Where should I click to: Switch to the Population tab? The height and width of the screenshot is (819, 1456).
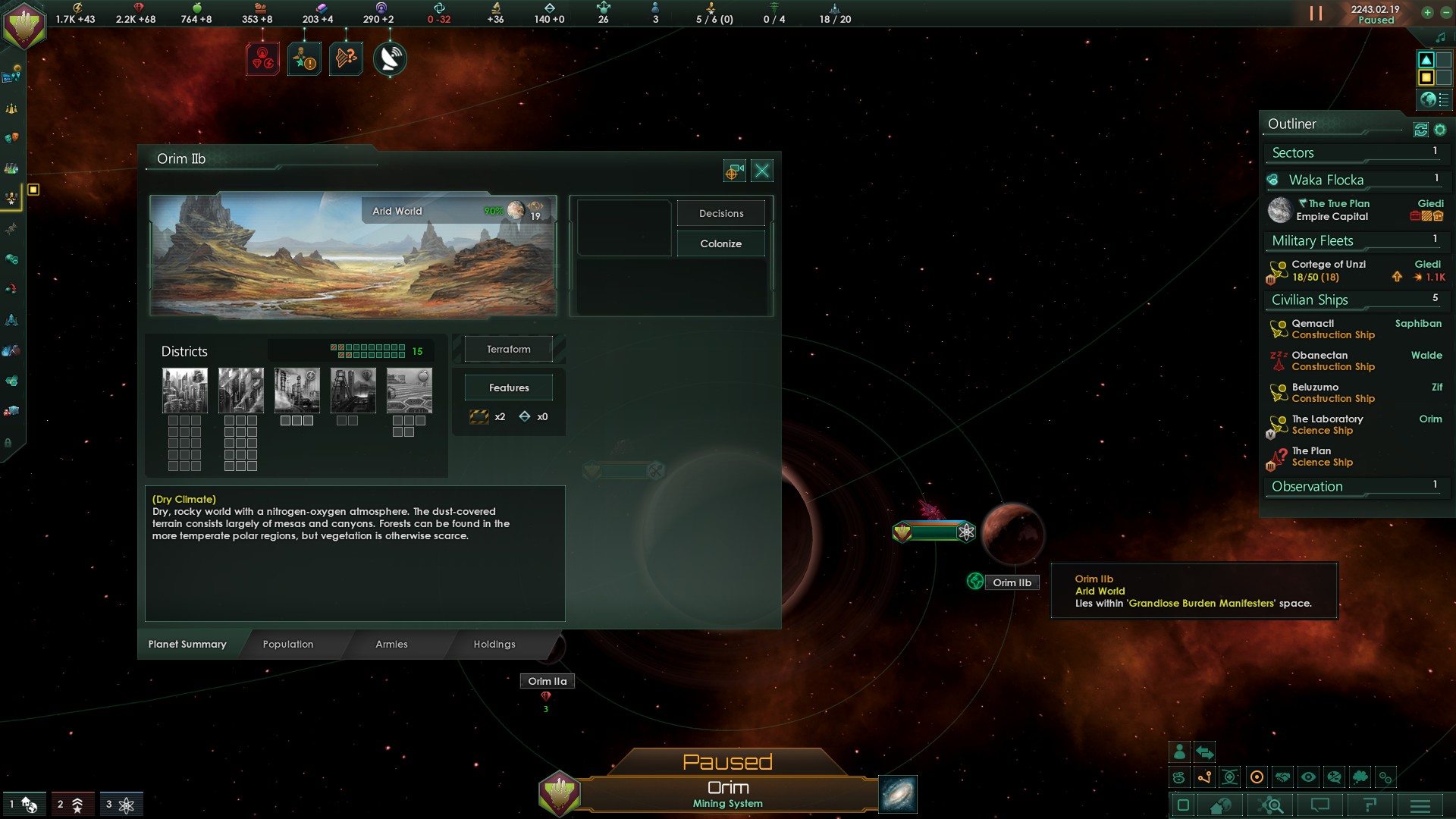(288, 645)
